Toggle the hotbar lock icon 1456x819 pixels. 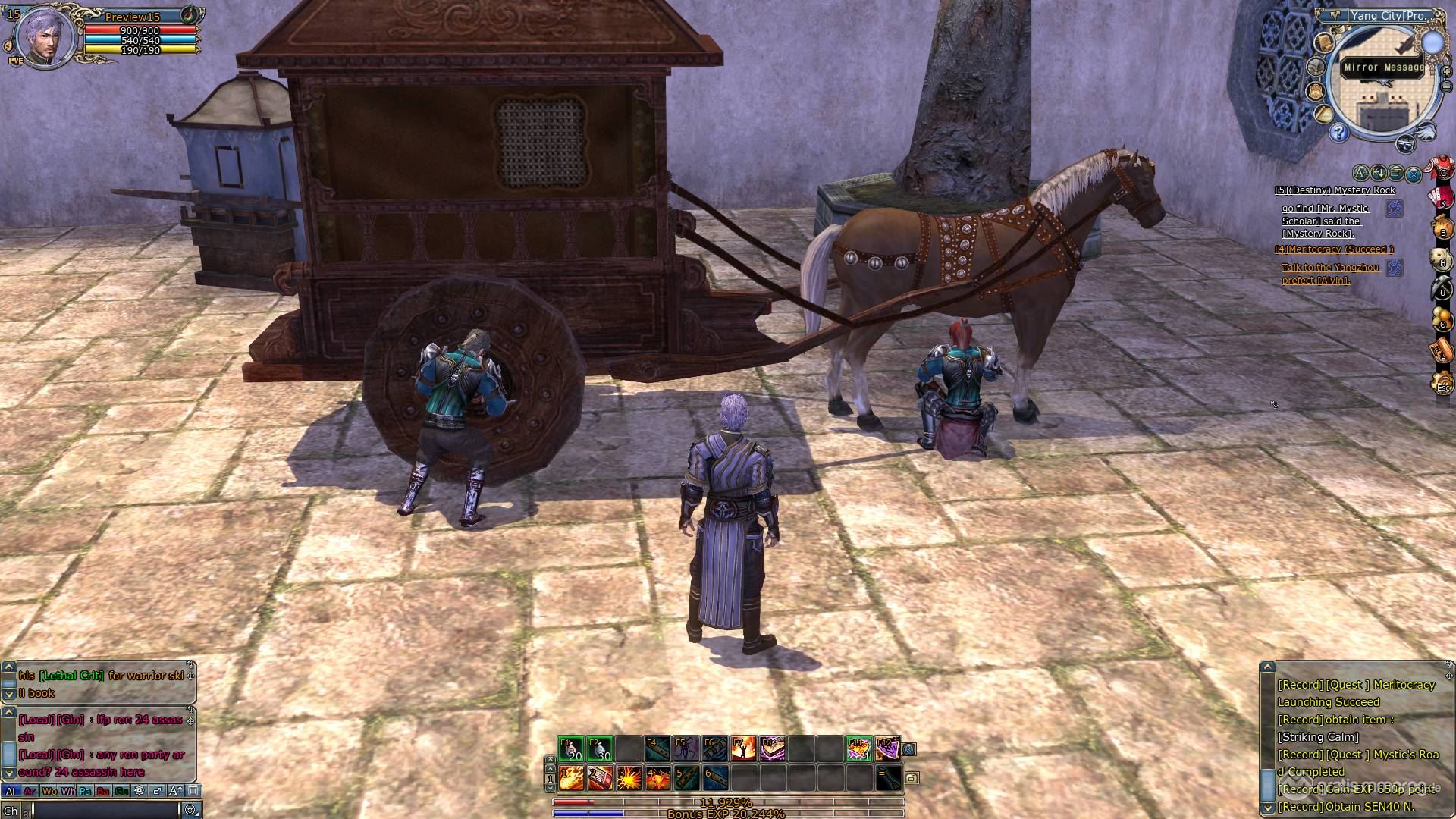click(912, 778)
